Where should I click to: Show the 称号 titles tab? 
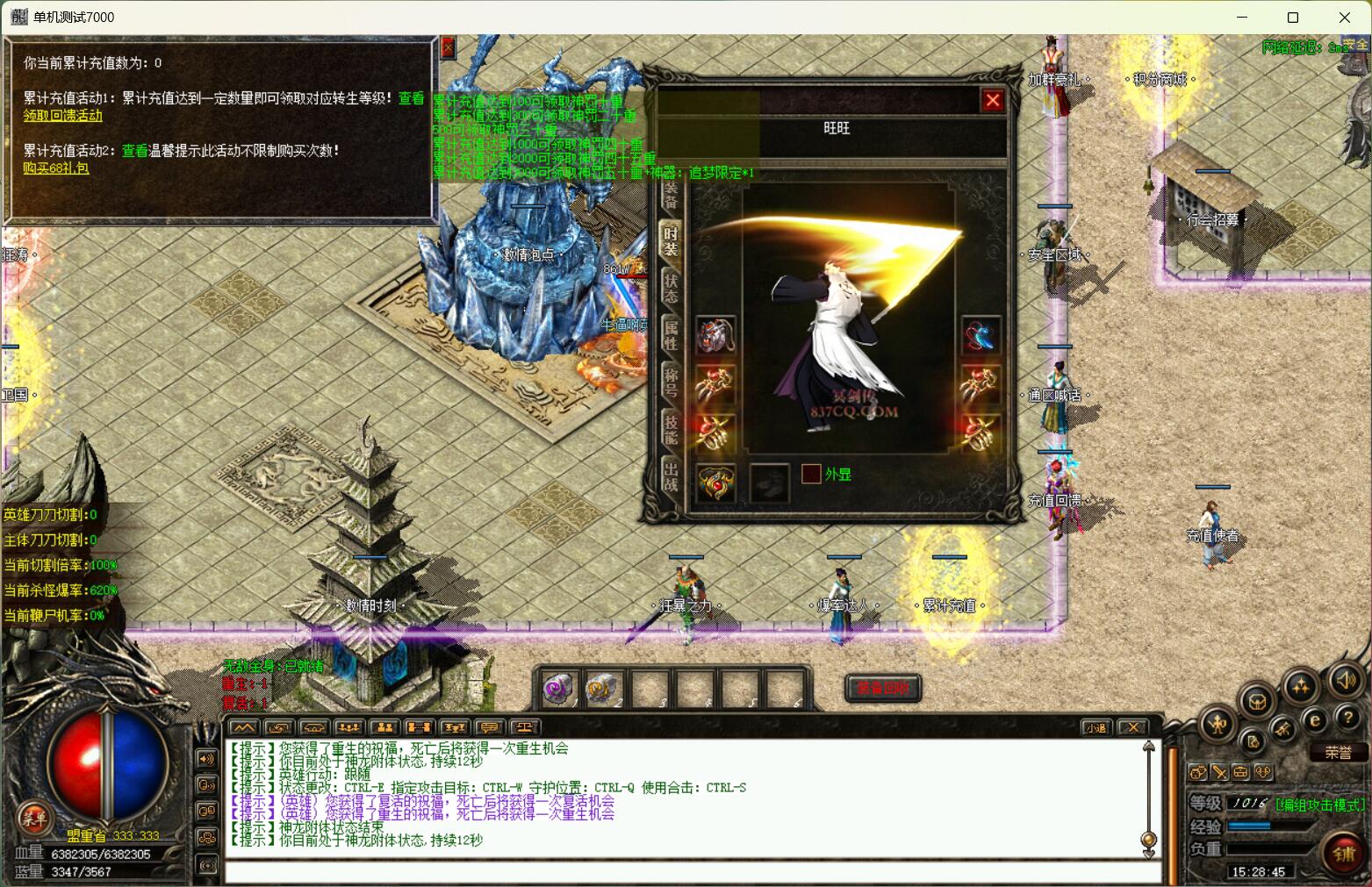click(x=671, y=381)
